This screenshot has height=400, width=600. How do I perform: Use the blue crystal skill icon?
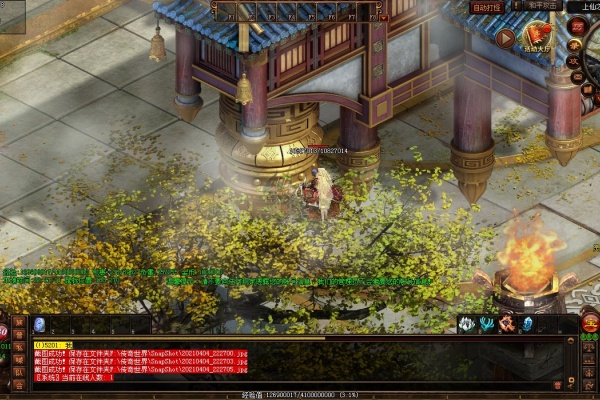click(x=527, y=324)
